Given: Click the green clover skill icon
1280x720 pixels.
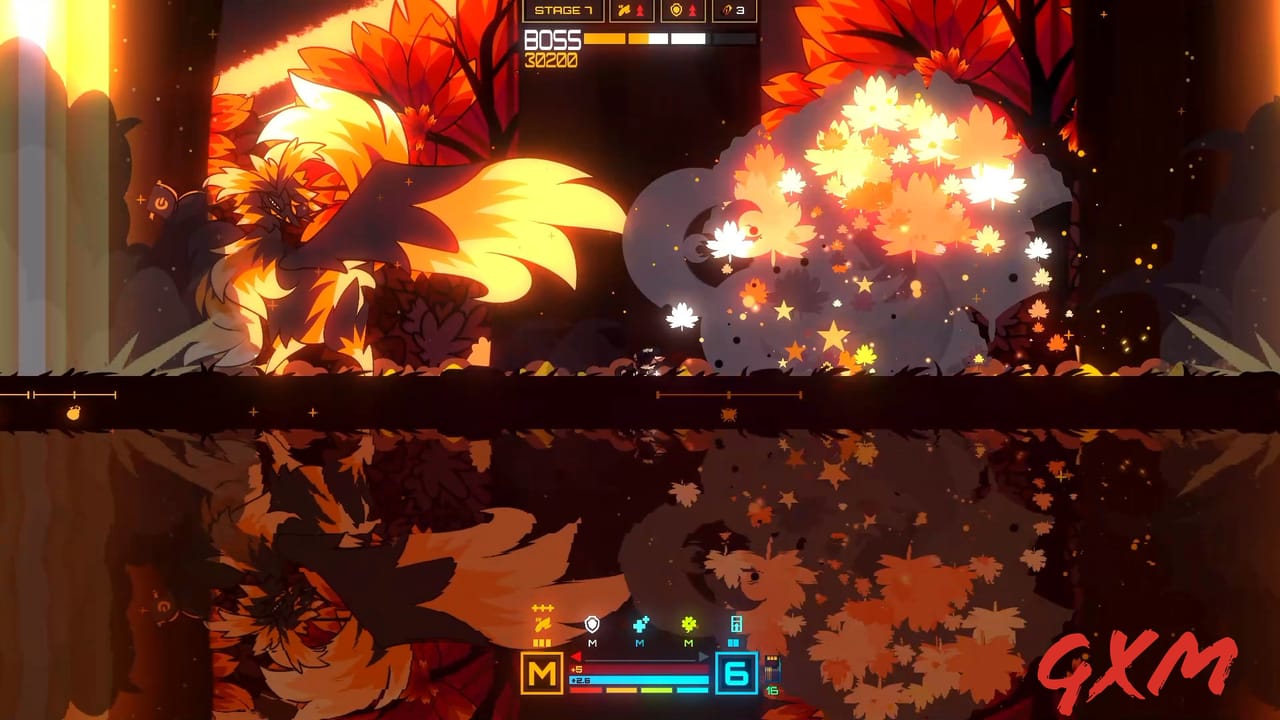Looking at the screenshot, I should coord(688,625).
